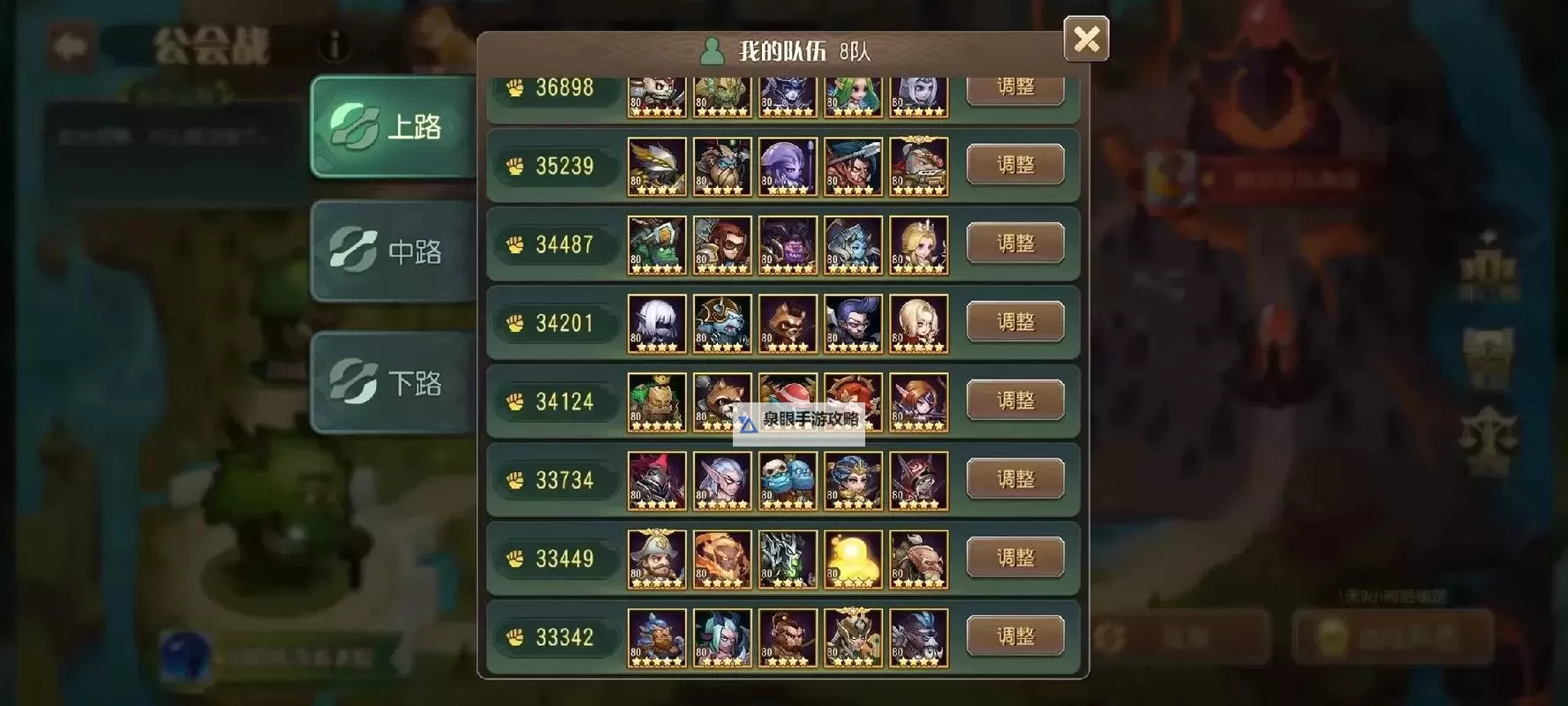1568x706 pixels.
Task: Close the My Teams panel
Action: tap(1086, 39)
